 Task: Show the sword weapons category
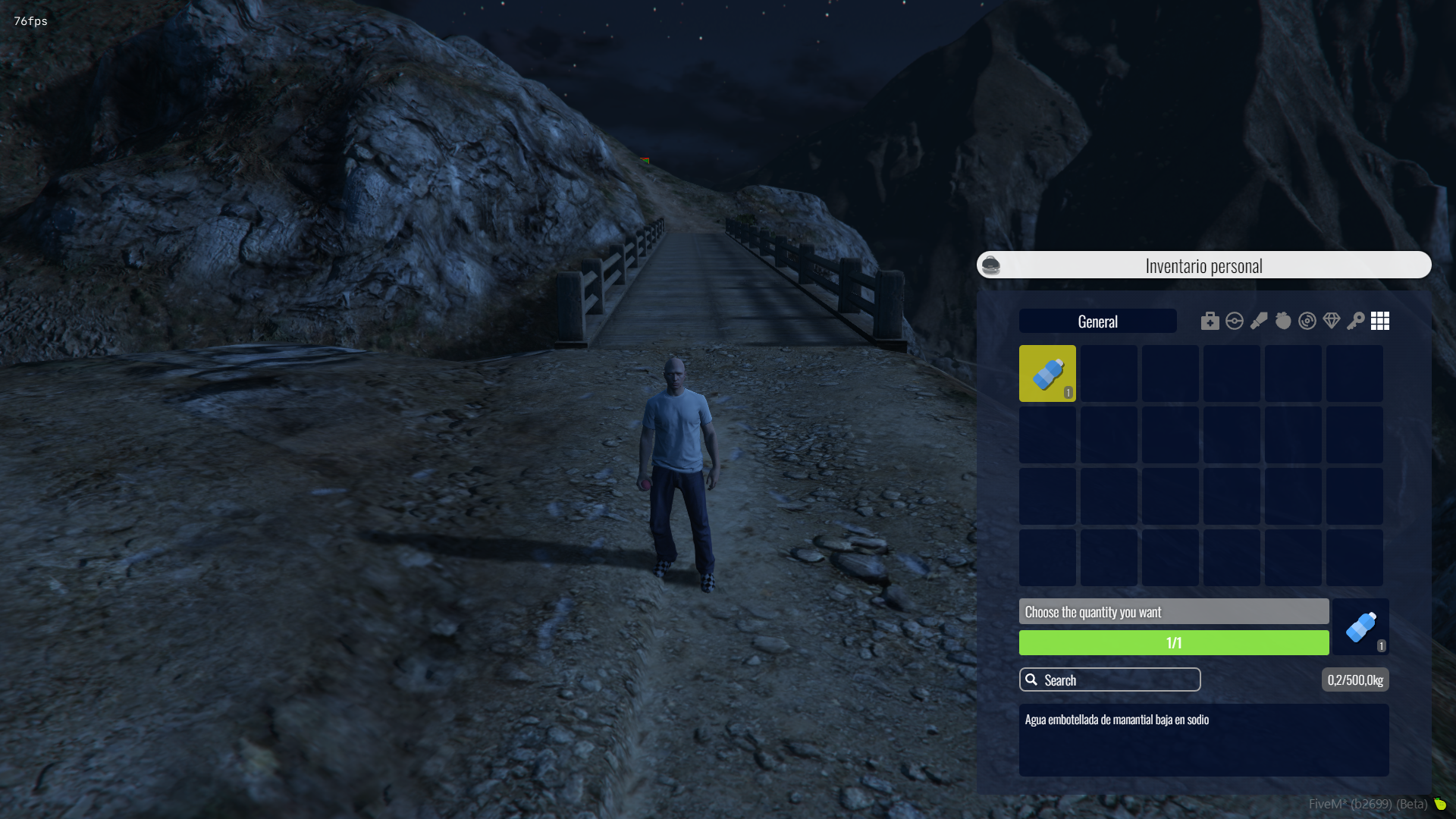pos(1259,322)
